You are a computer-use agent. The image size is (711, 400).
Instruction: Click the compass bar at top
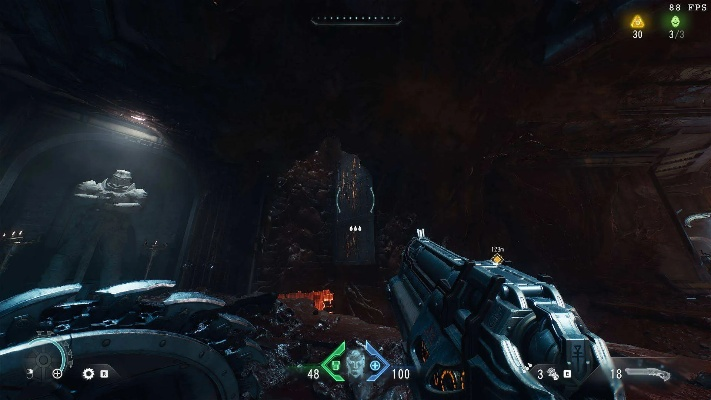356,19
